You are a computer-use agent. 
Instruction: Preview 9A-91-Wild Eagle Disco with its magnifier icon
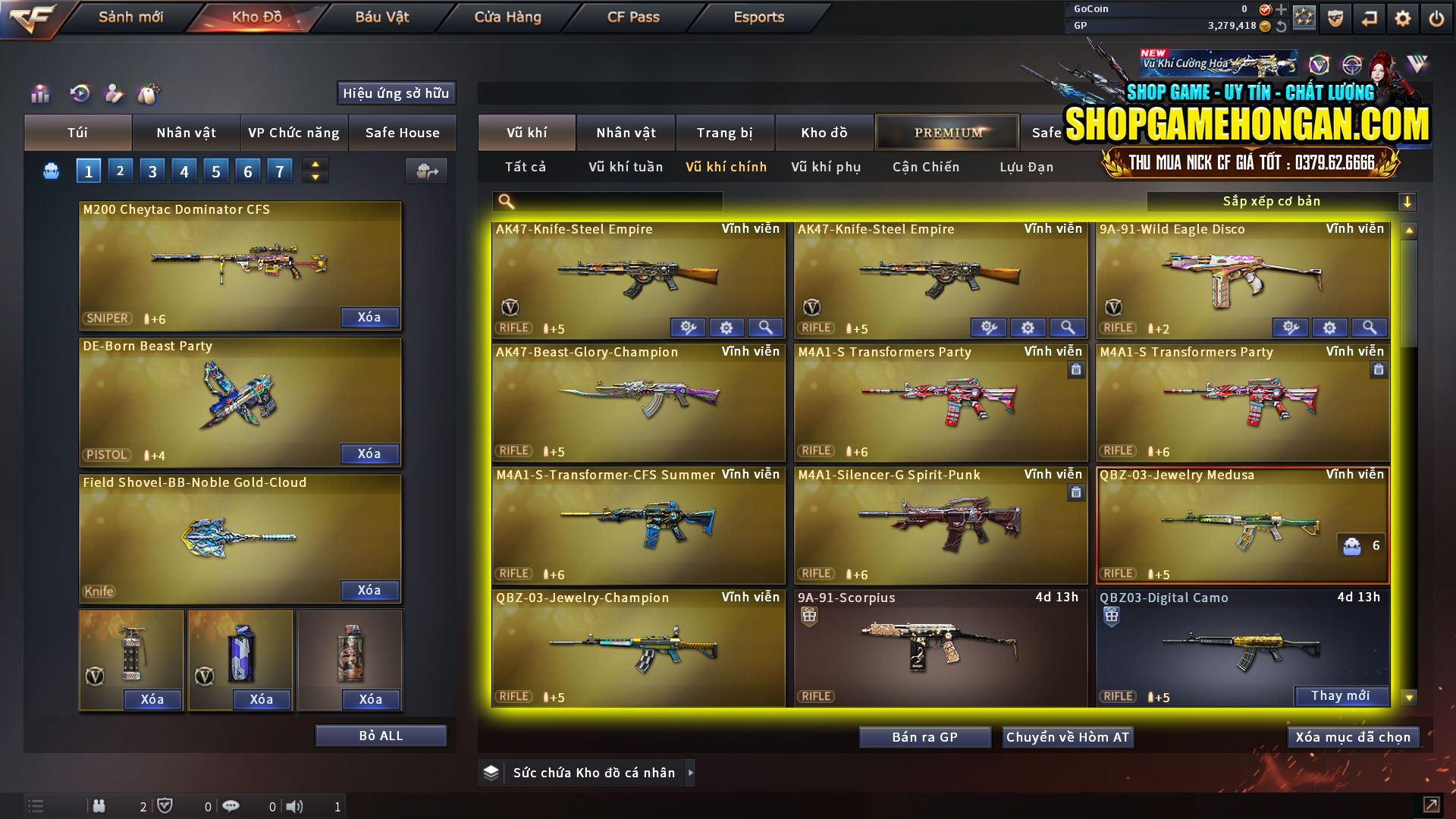tap(1369, 327)
